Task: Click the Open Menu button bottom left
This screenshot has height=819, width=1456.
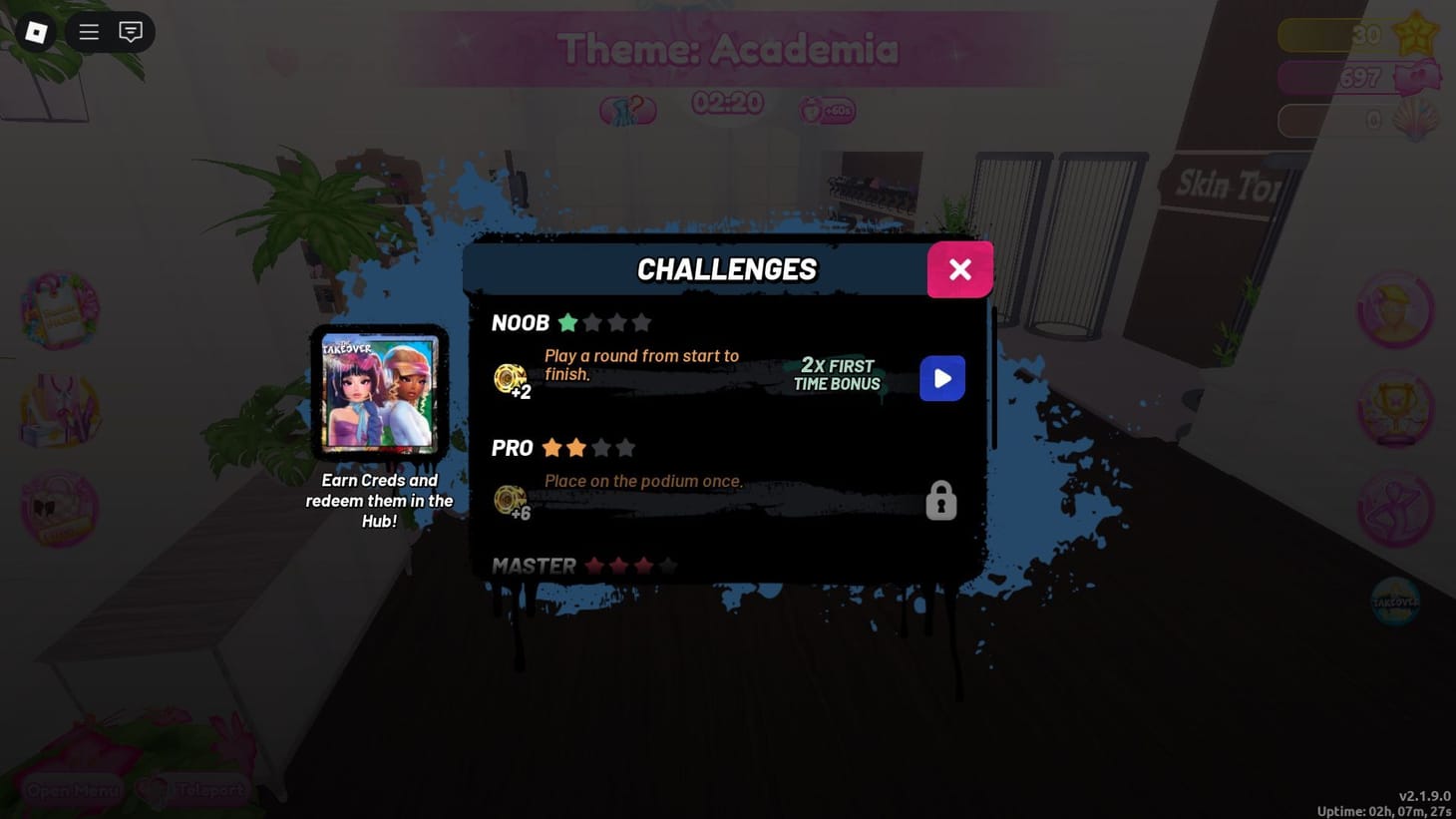Action: pyautogui.click(x=71, y=790)
